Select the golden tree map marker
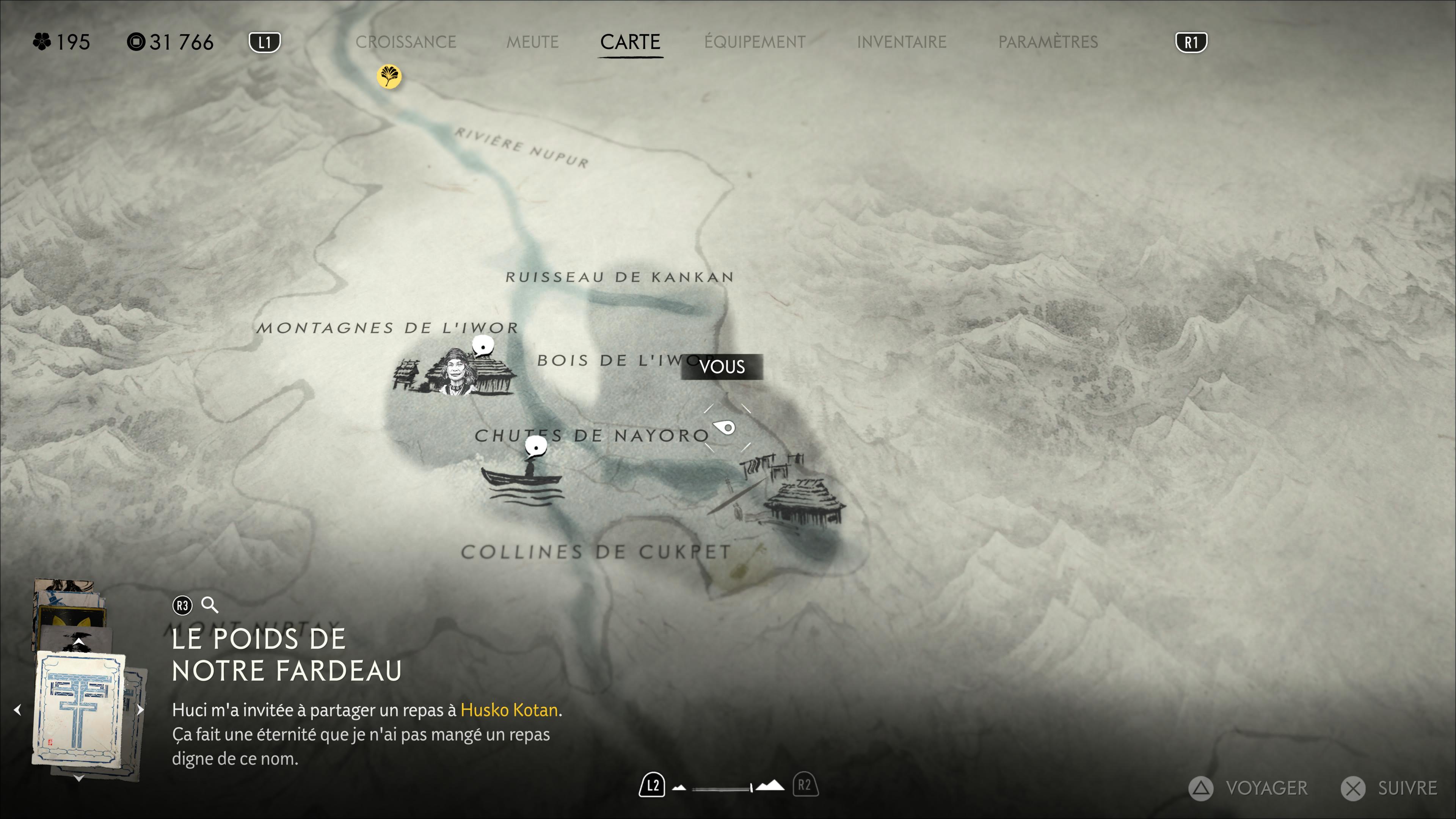The height and width of the screenshot is (819, 1456). point(389,76)
